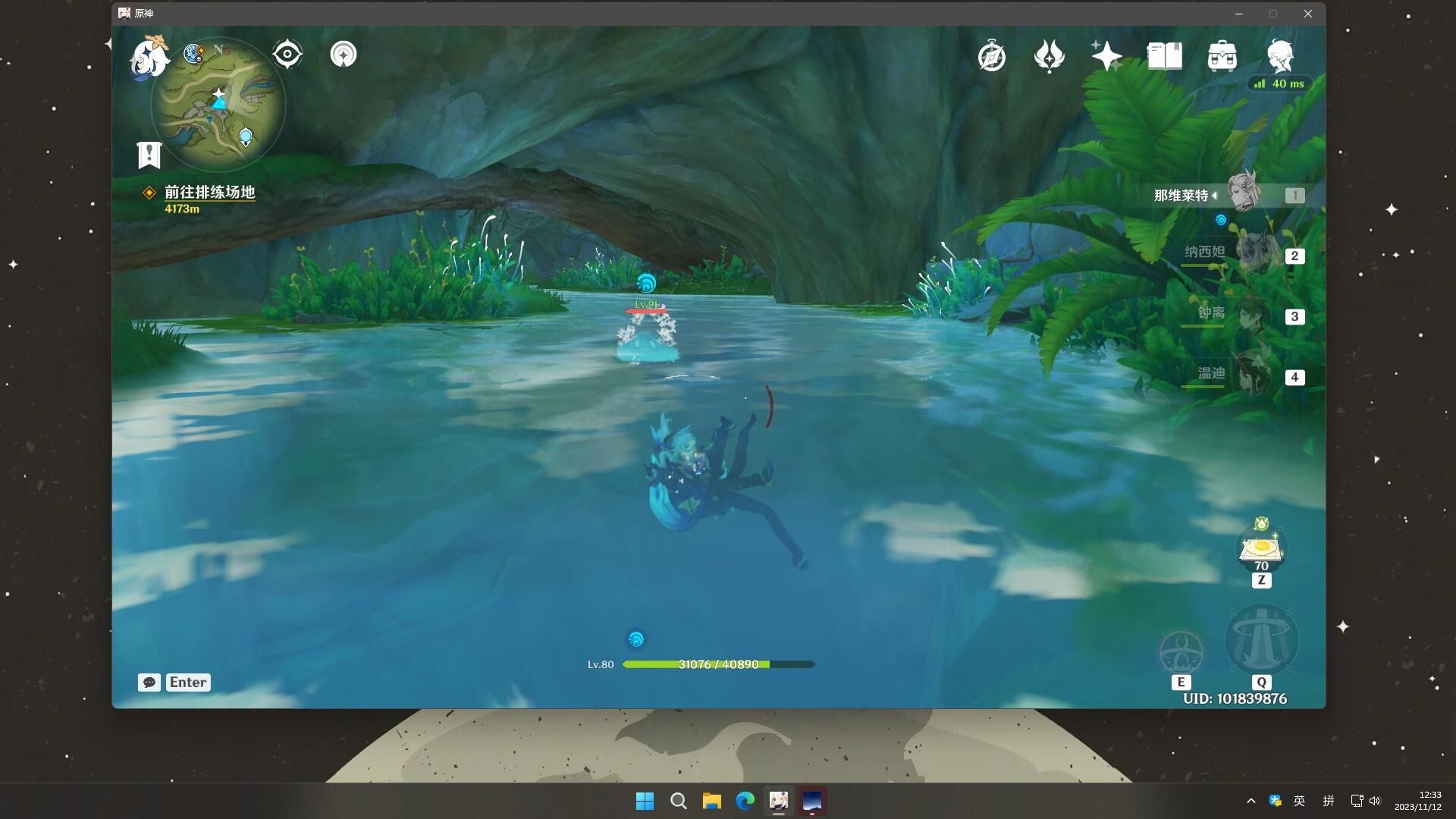Open the quest log exclamation bookmark
The height and width of the screenshot is (819, 1456).
pos(149,155)
